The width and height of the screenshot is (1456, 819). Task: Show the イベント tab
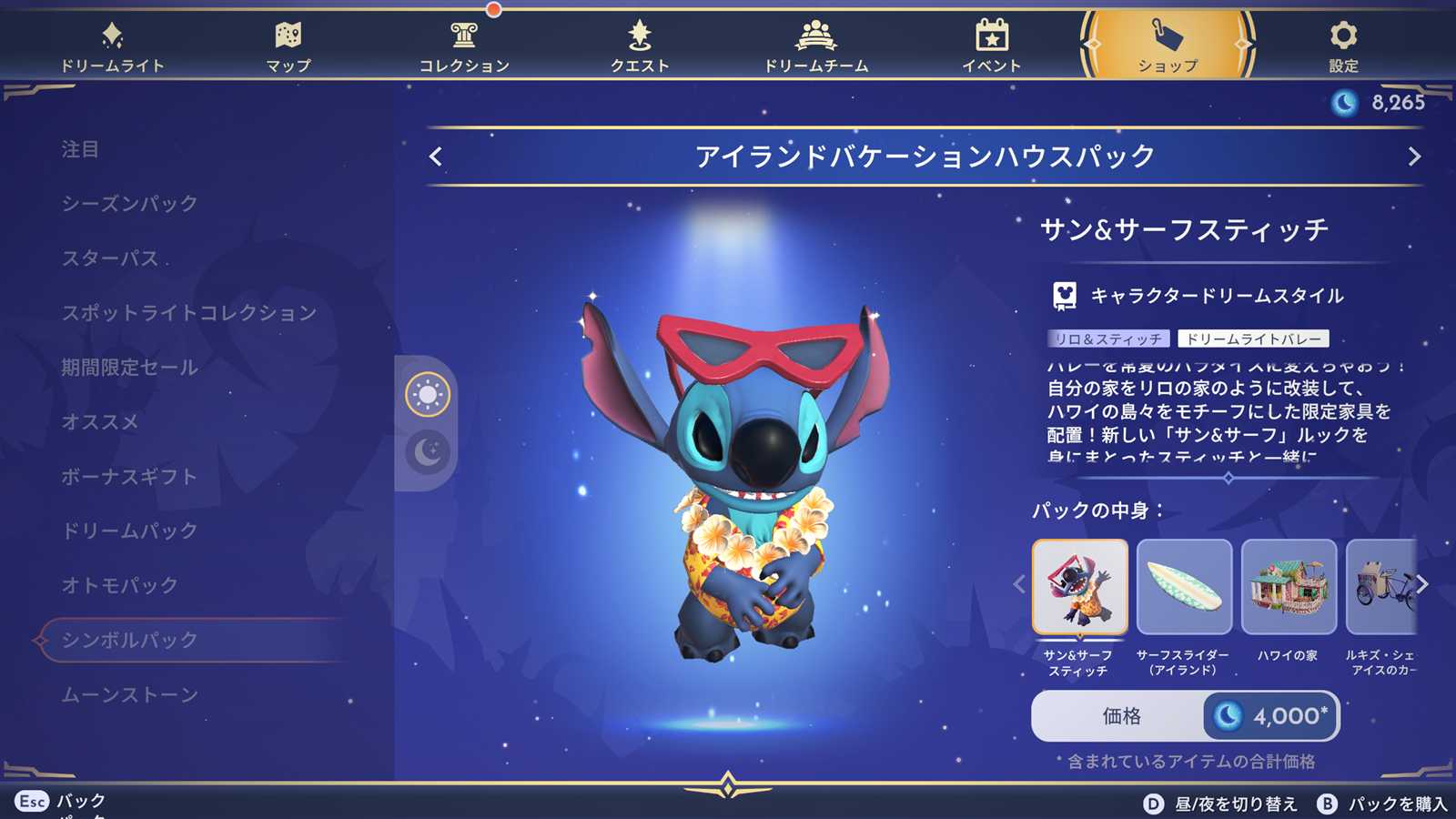coord(992,45)
